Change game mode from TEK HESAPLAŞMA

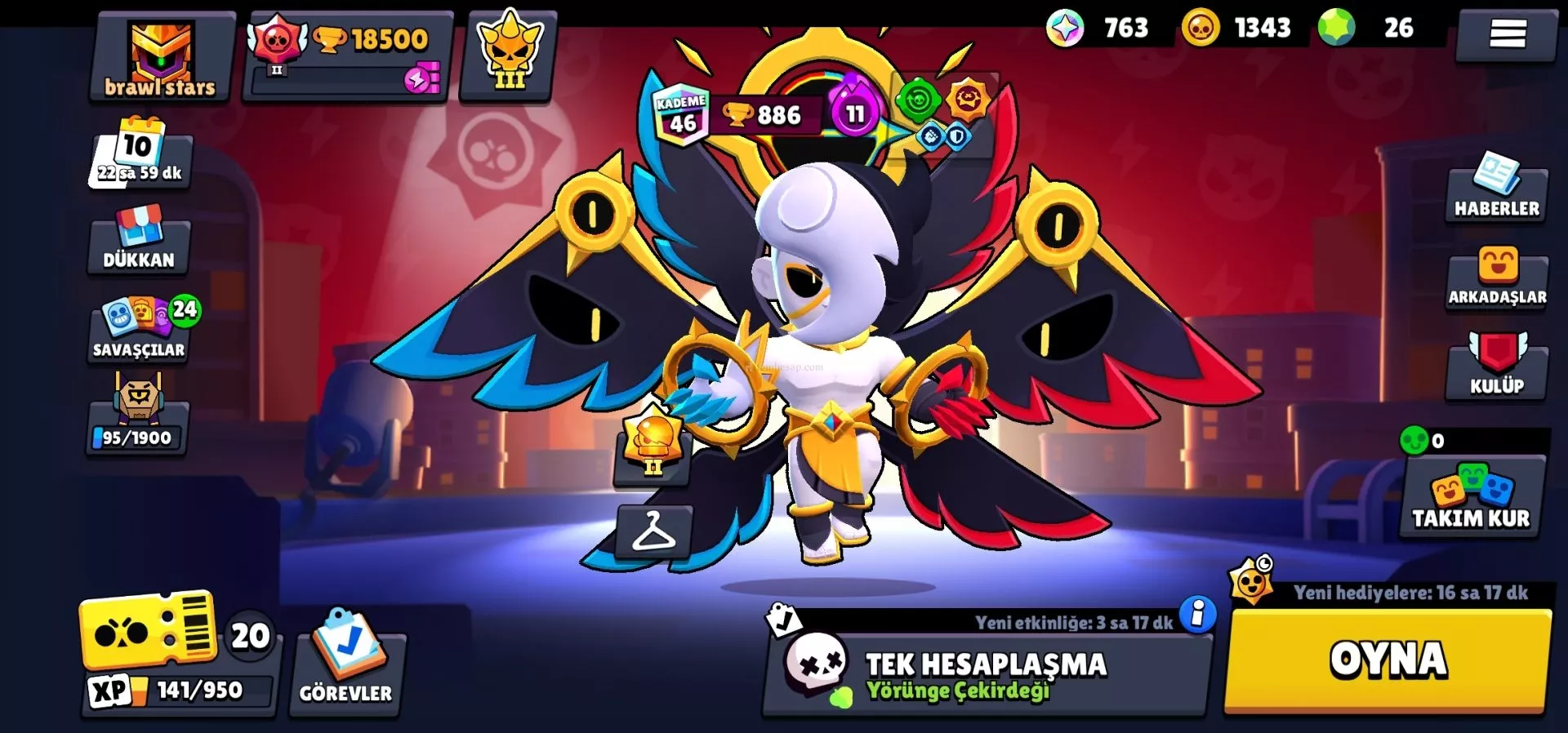(x=985, y=674)
